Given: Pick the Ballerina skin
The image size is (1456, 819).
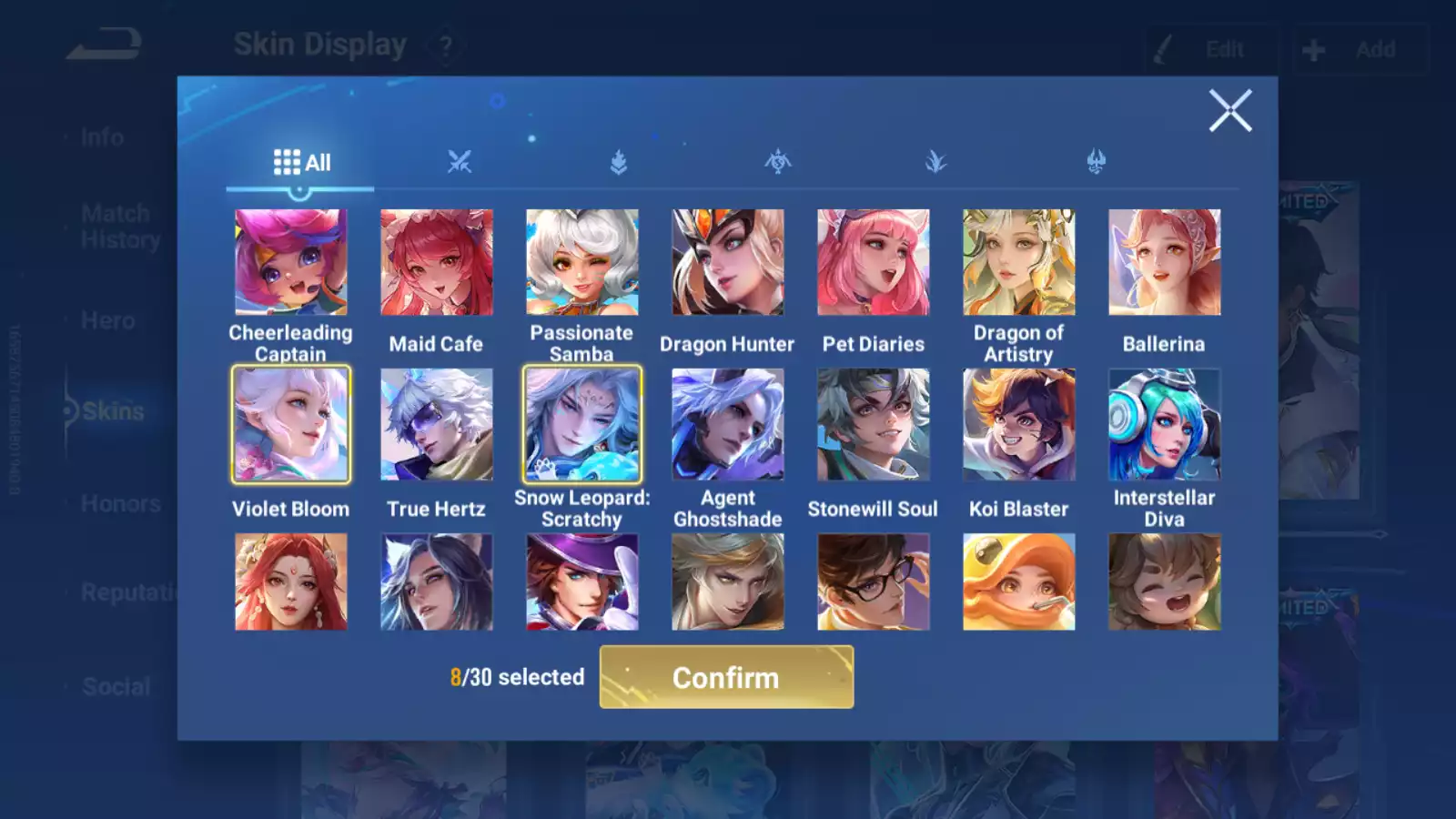Looking at the screenshot, I should [x=1164, y=263].
